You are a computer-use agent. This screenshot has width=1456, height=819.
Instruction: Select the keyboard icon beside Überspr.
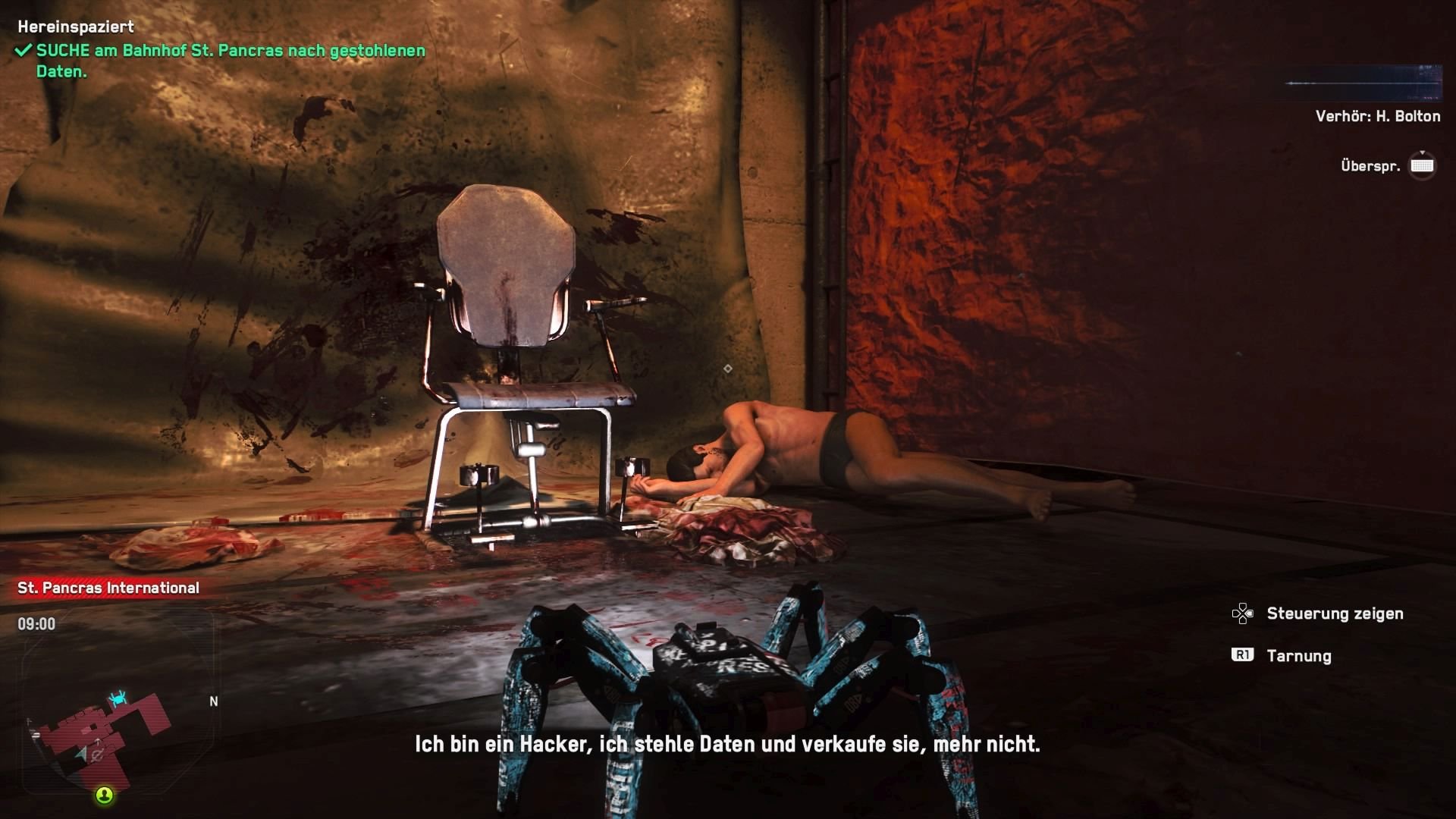click(x=1422, y=165)
